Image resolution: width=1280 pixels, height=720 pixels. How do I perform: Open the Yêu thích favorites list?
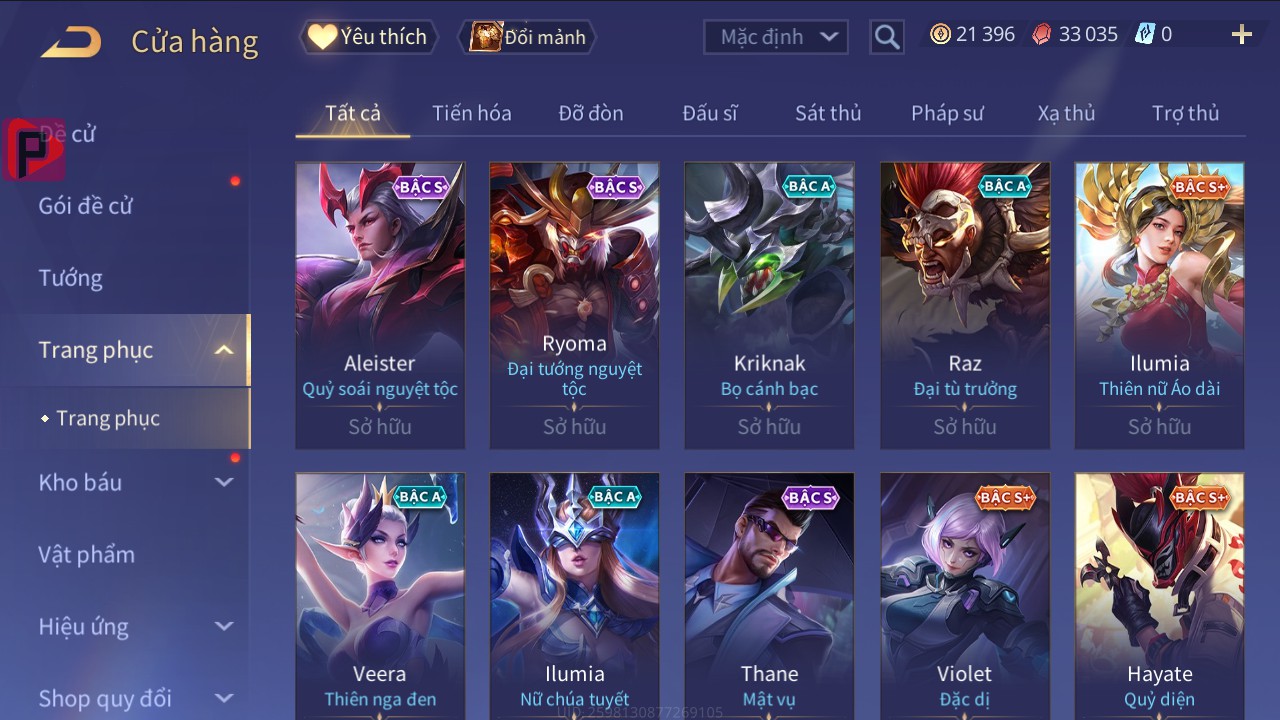(x=366, y=37)
